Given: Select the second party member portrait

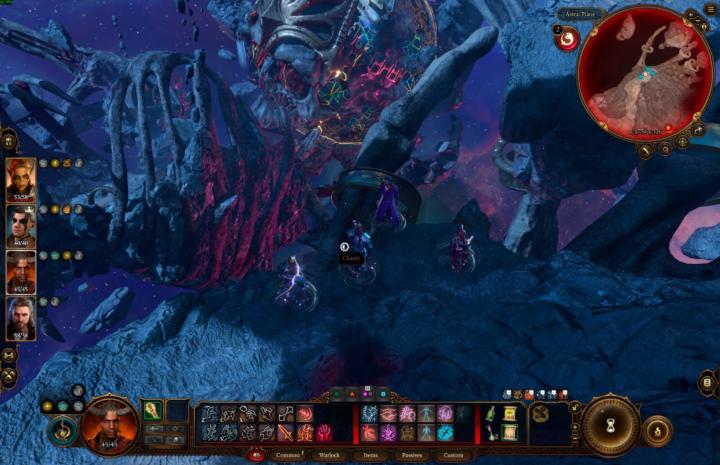Looking at the screenshot, I should 21,225.
